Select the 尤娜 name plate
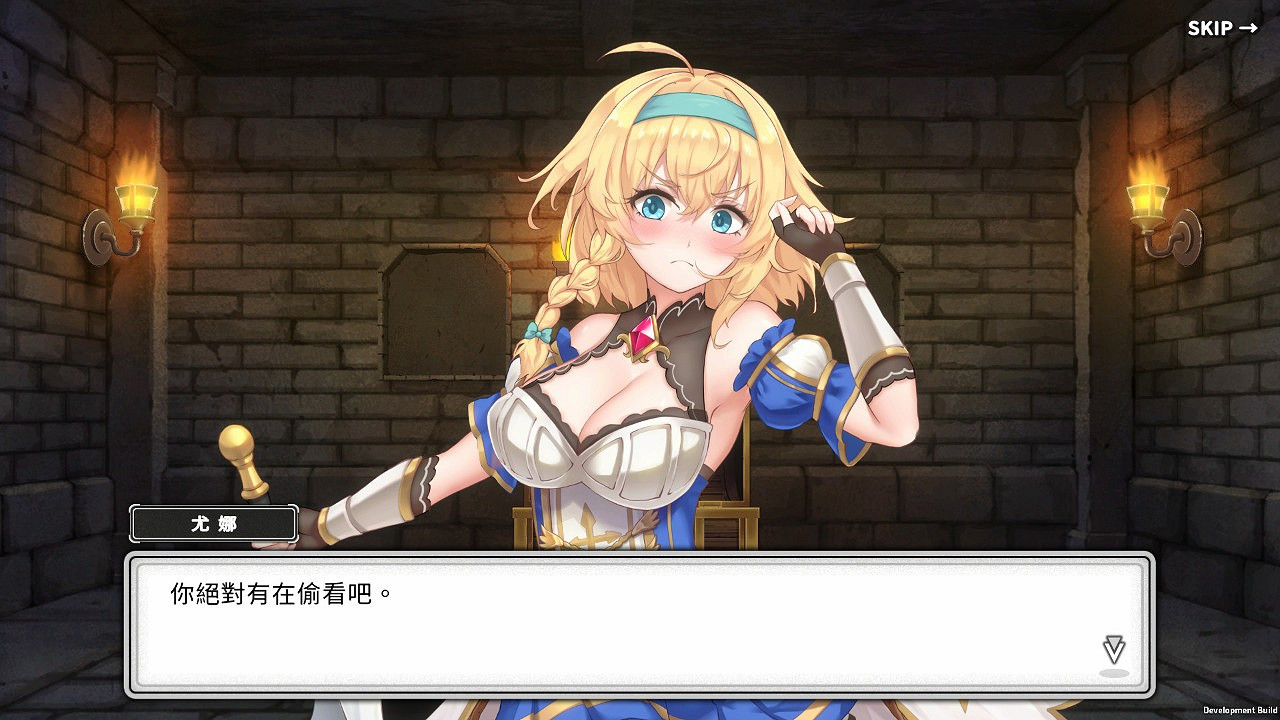1280x720 pixels. (x=212, y=523)
